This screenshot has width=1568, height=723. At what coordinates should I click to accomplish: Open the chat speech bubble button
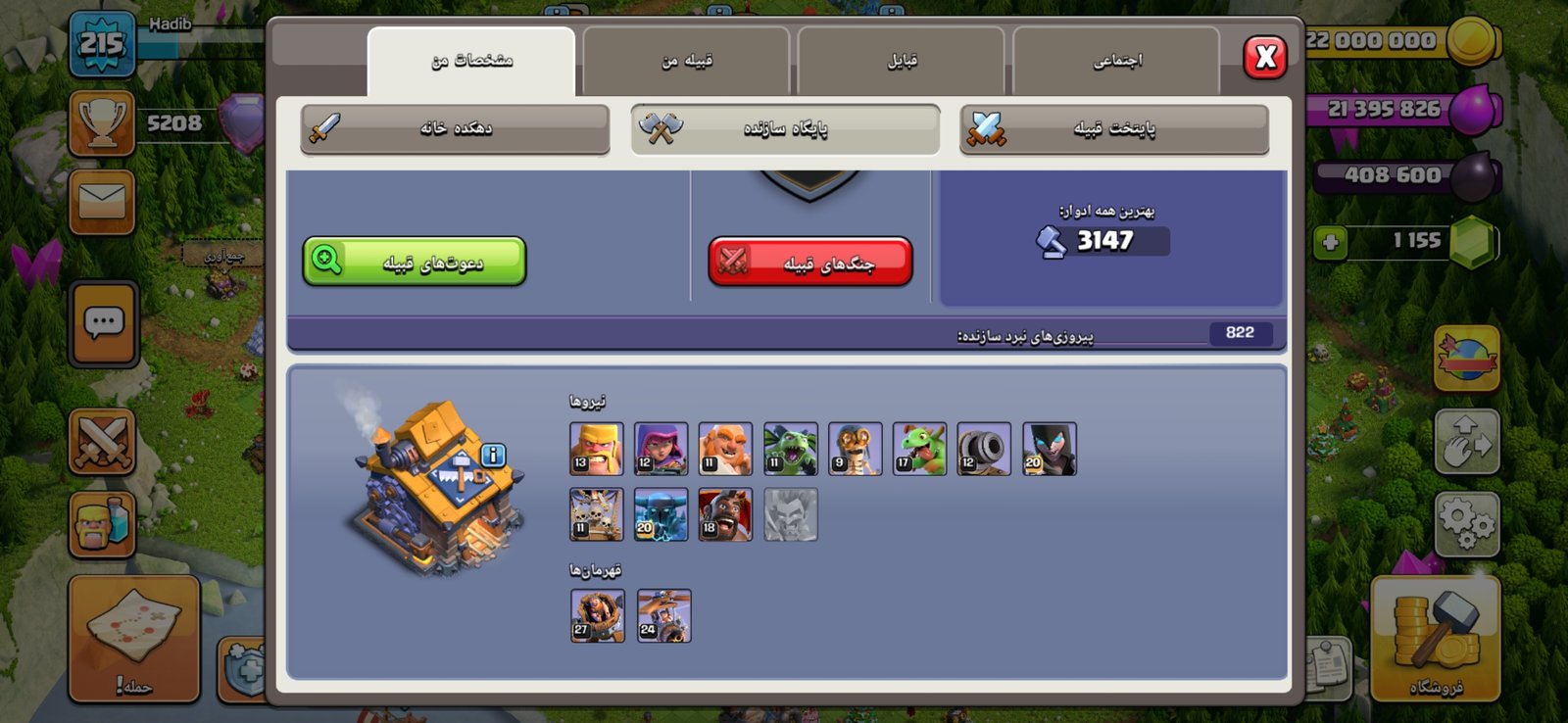104,323
